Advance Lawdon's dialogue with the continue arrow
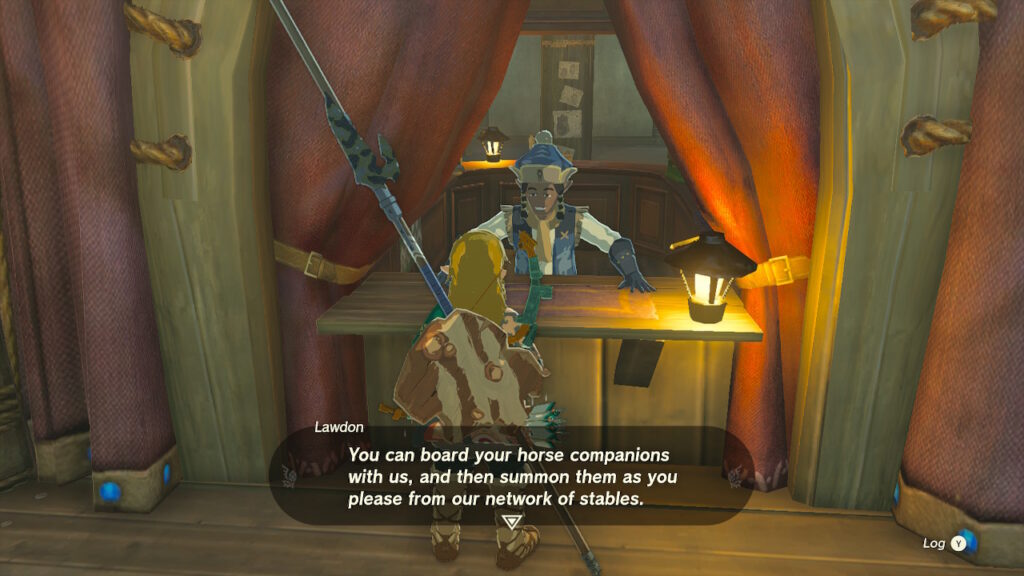This screenshot has height=576, width=1024. [x=512, y=521]
